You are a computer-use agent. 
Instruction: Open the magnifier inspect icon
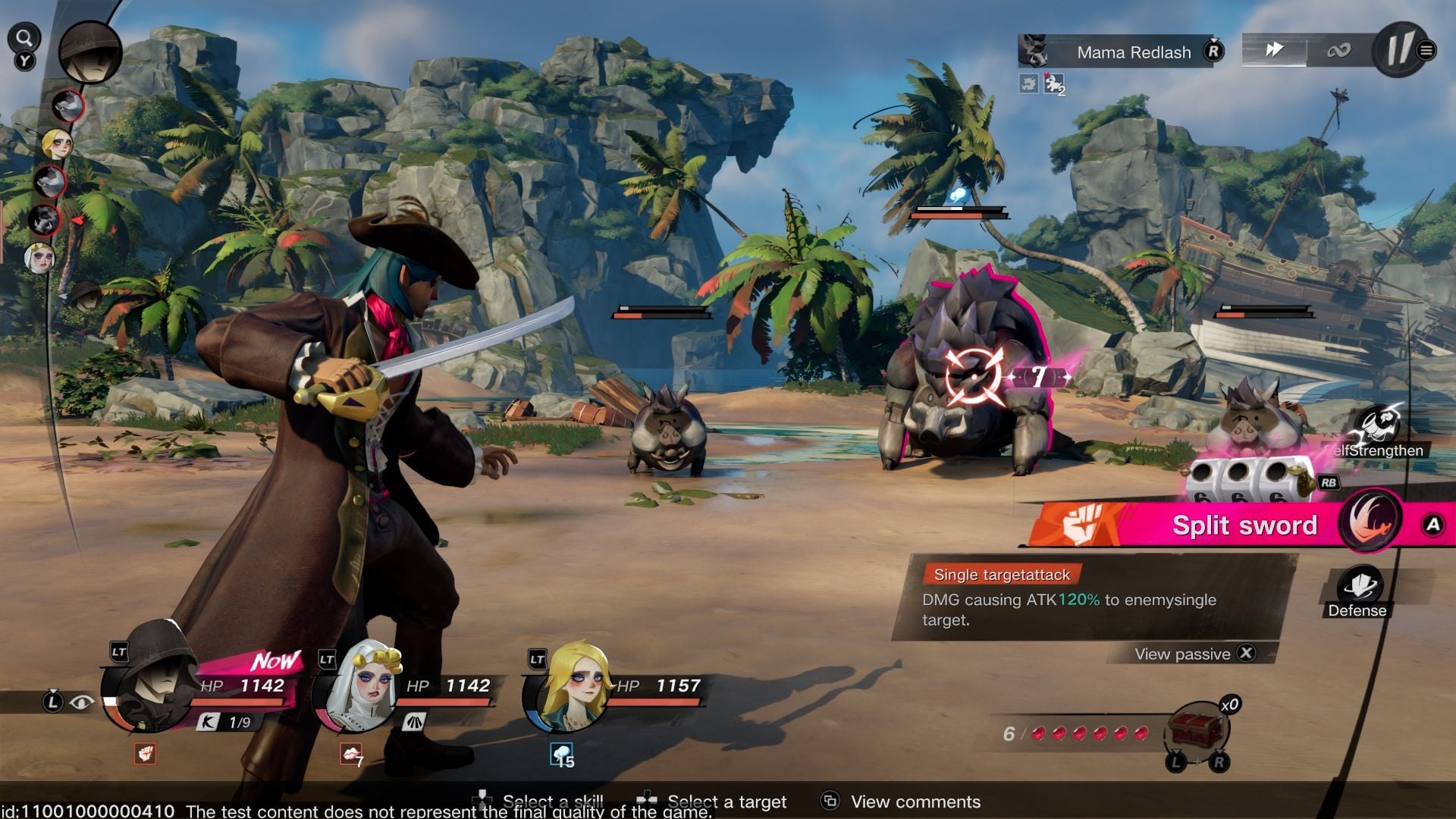[x=24, y=38]
